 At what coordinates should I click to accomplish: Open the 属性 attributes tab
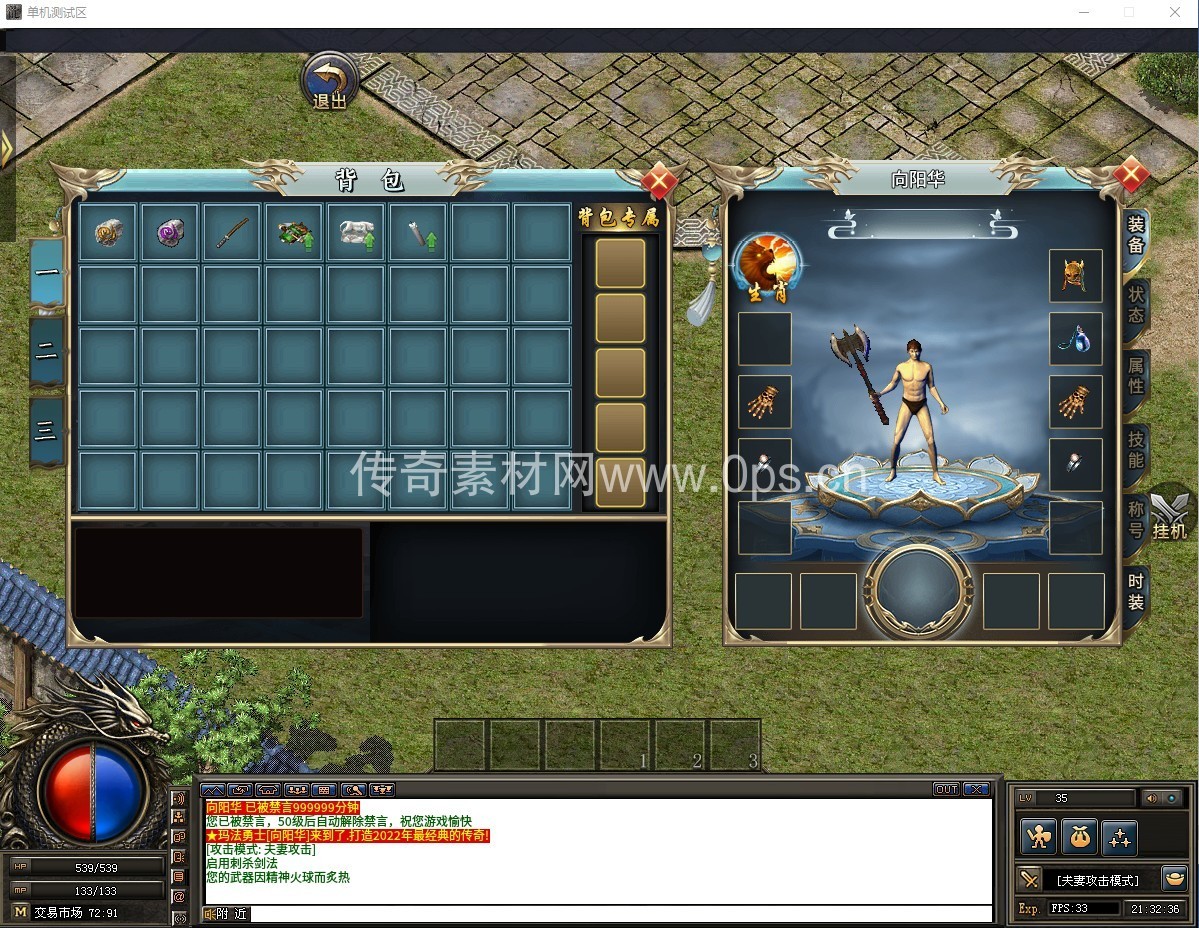(x=1136, y=377)
